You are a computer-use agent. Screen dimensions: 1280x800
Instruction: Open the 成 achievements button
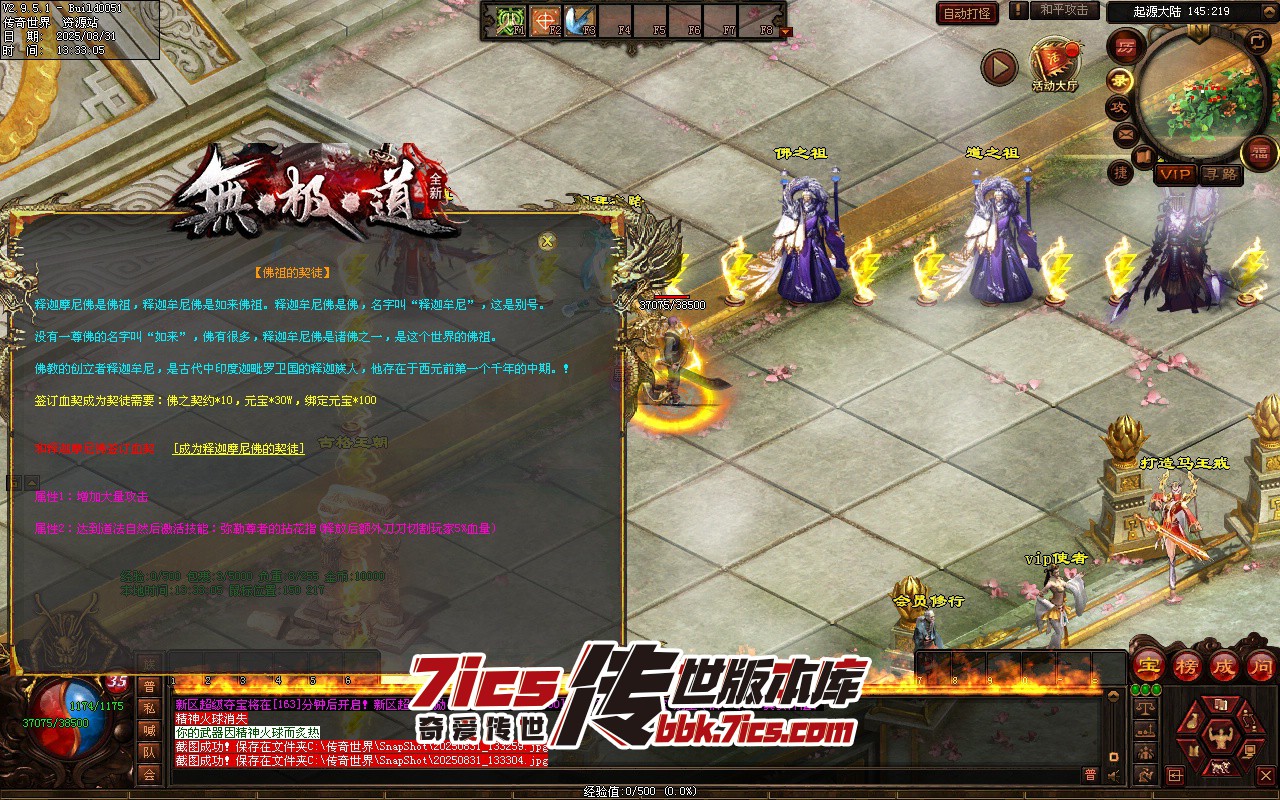(x=1224, y=665)
